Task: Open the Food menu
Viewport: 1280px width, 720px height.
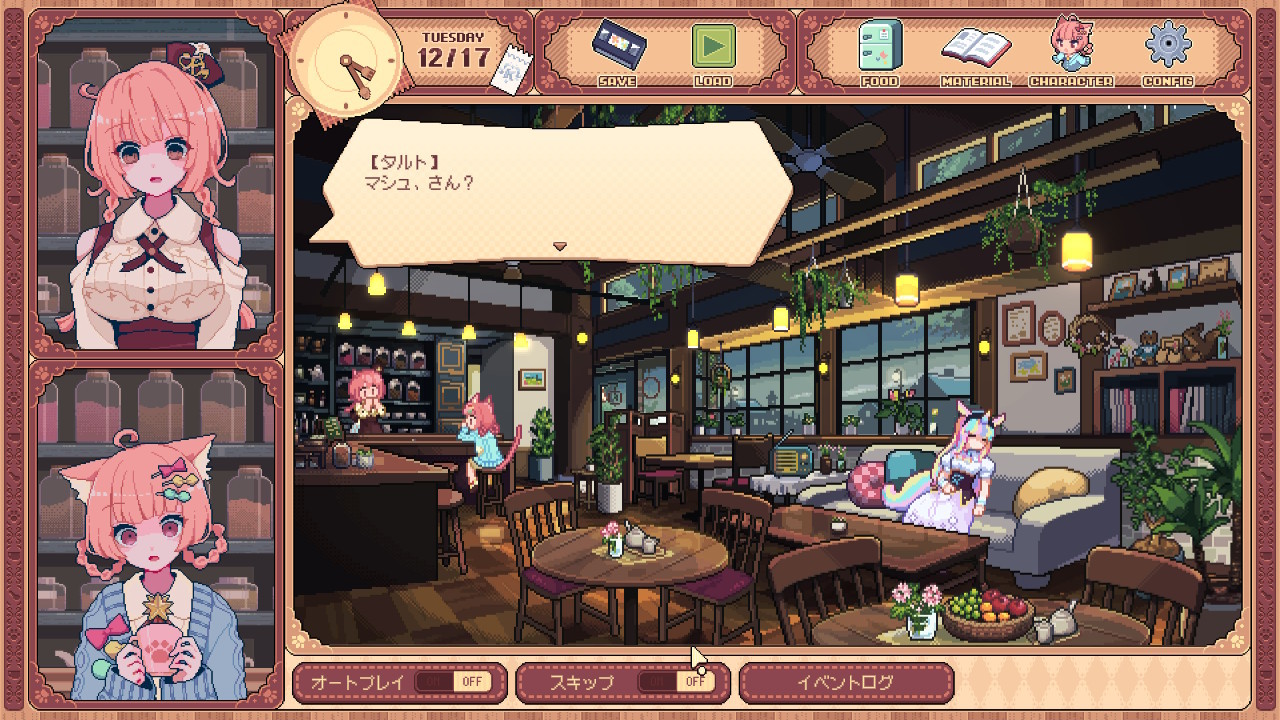Action: [879, 52]
